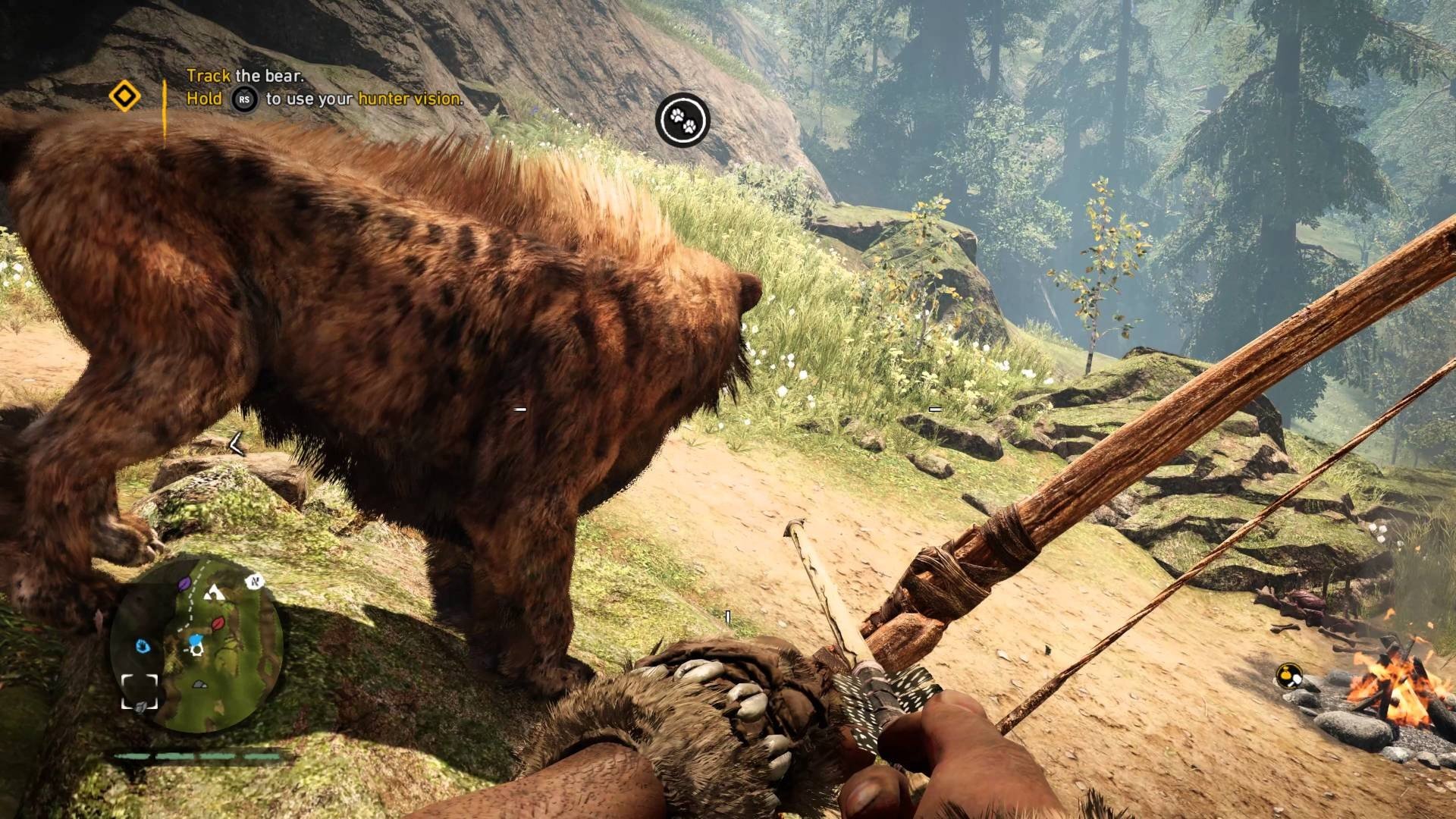Select the red leaf marker on minimap
The height and width of the screenshot is (819, 1456).
(x=218, y=624)
